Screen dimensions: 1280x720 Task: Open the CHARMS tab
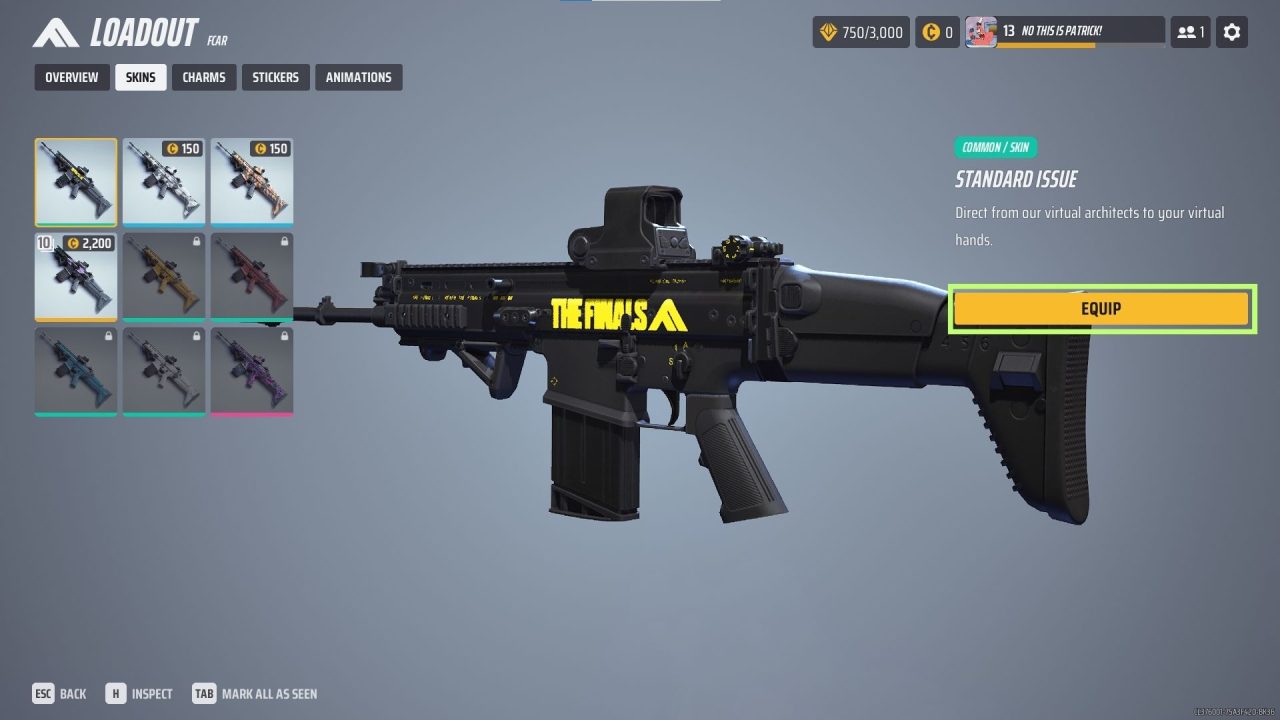pyautogui.click(x=203, y=77)
